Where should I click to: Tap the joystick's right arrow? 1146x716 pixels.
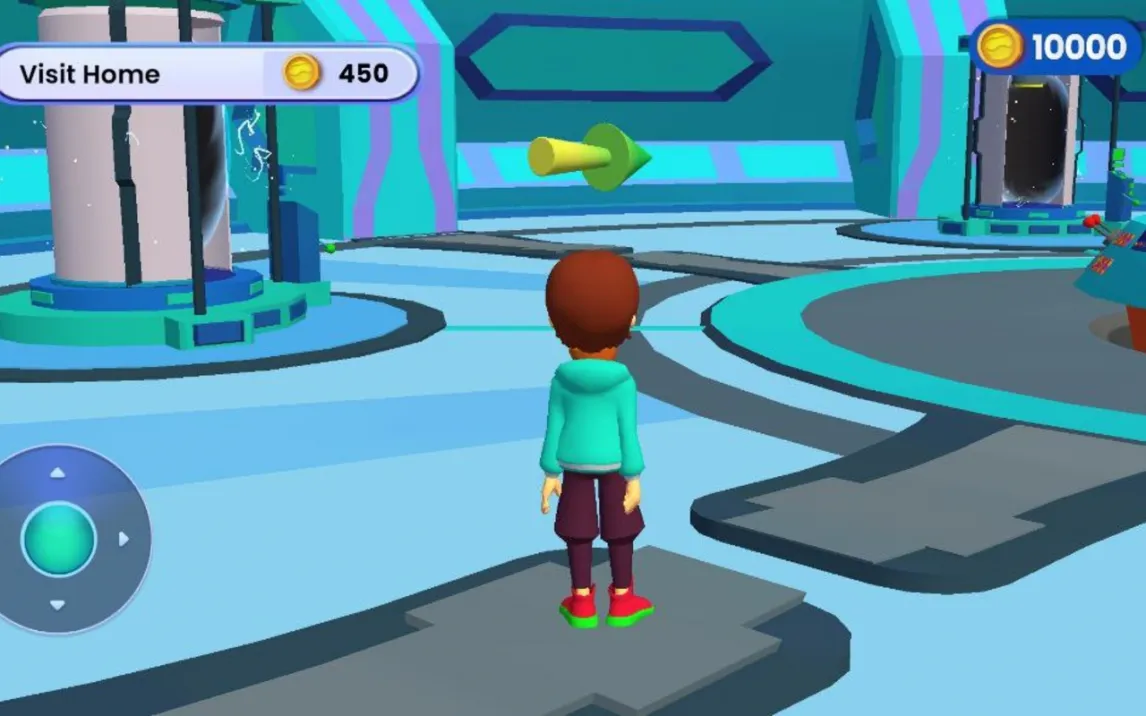point(124,539)
